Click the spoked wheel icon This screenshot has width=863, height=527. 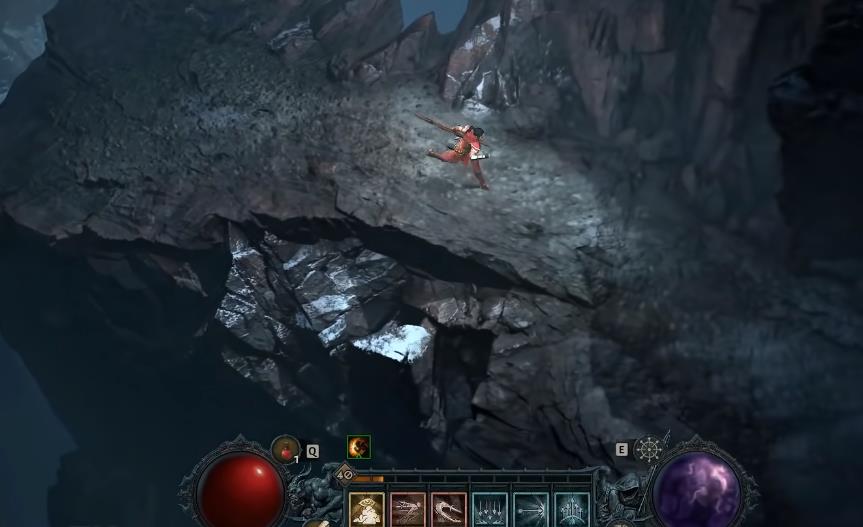[649, 449]
